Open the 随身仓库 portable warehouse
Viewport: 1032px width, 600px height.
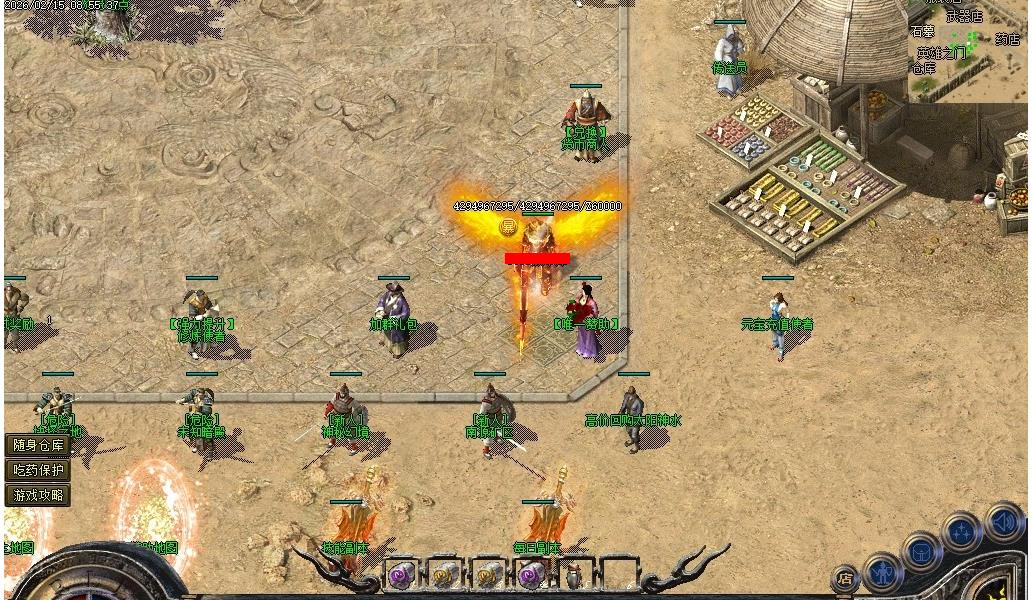point(38,445)
